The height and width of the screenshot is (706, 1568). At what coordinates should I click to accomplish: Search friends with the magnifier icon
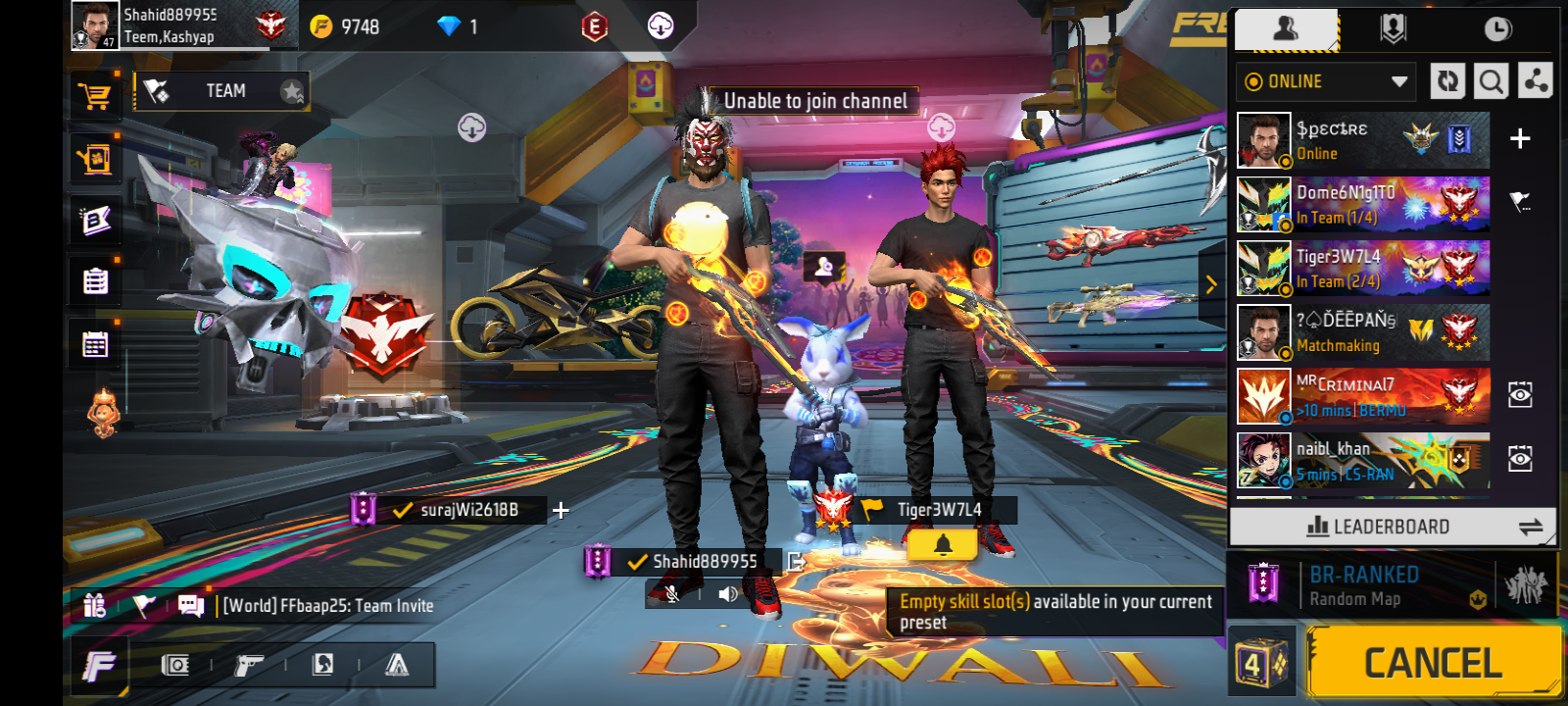1491,82
